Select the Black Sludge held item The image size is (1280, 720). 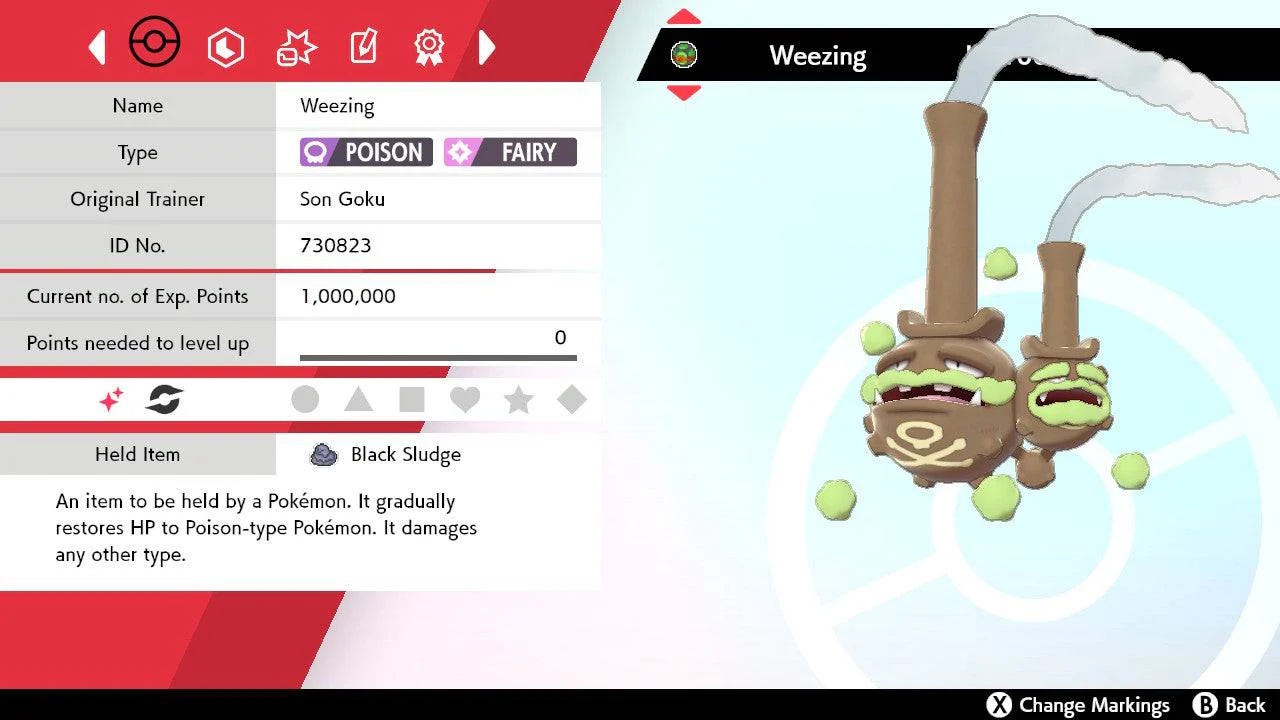pos(386,455)
